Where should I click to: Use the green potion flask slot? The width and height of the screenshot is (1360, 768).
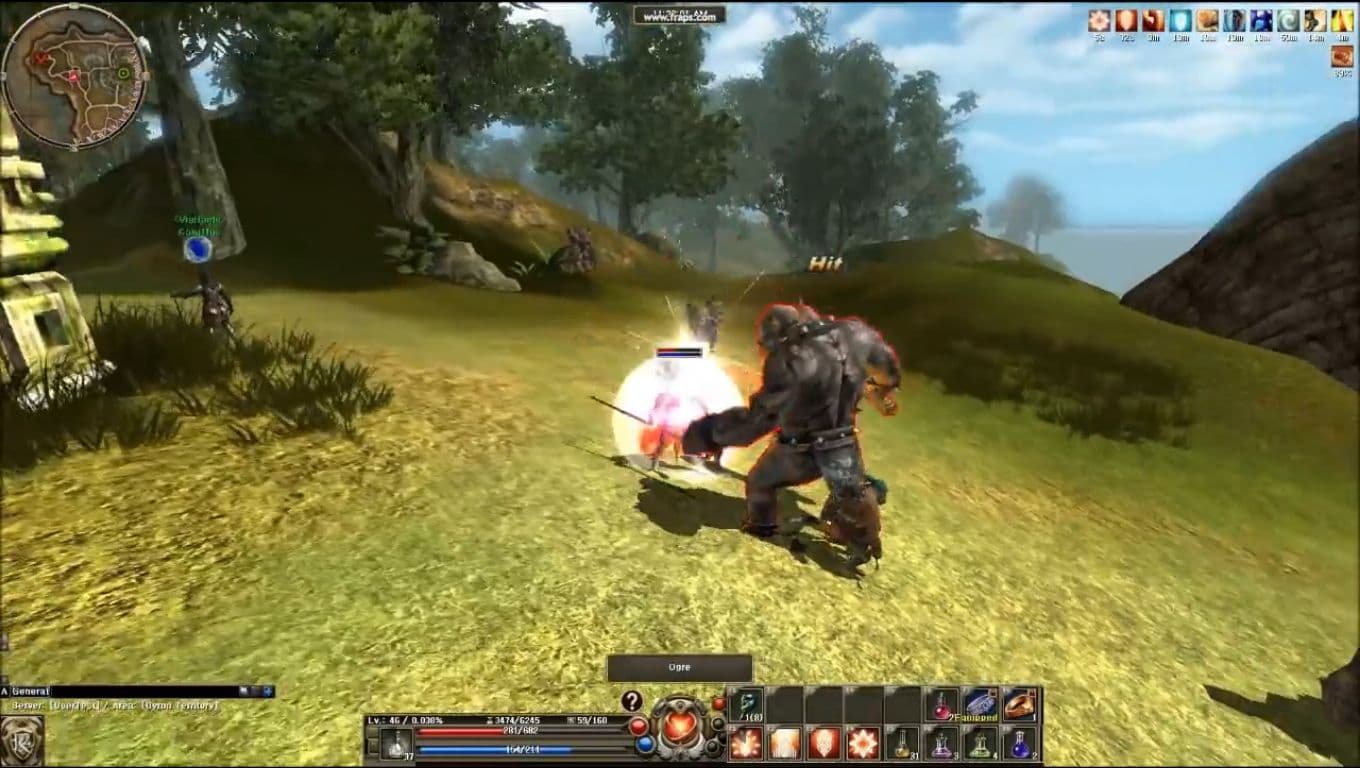[980, 743]
